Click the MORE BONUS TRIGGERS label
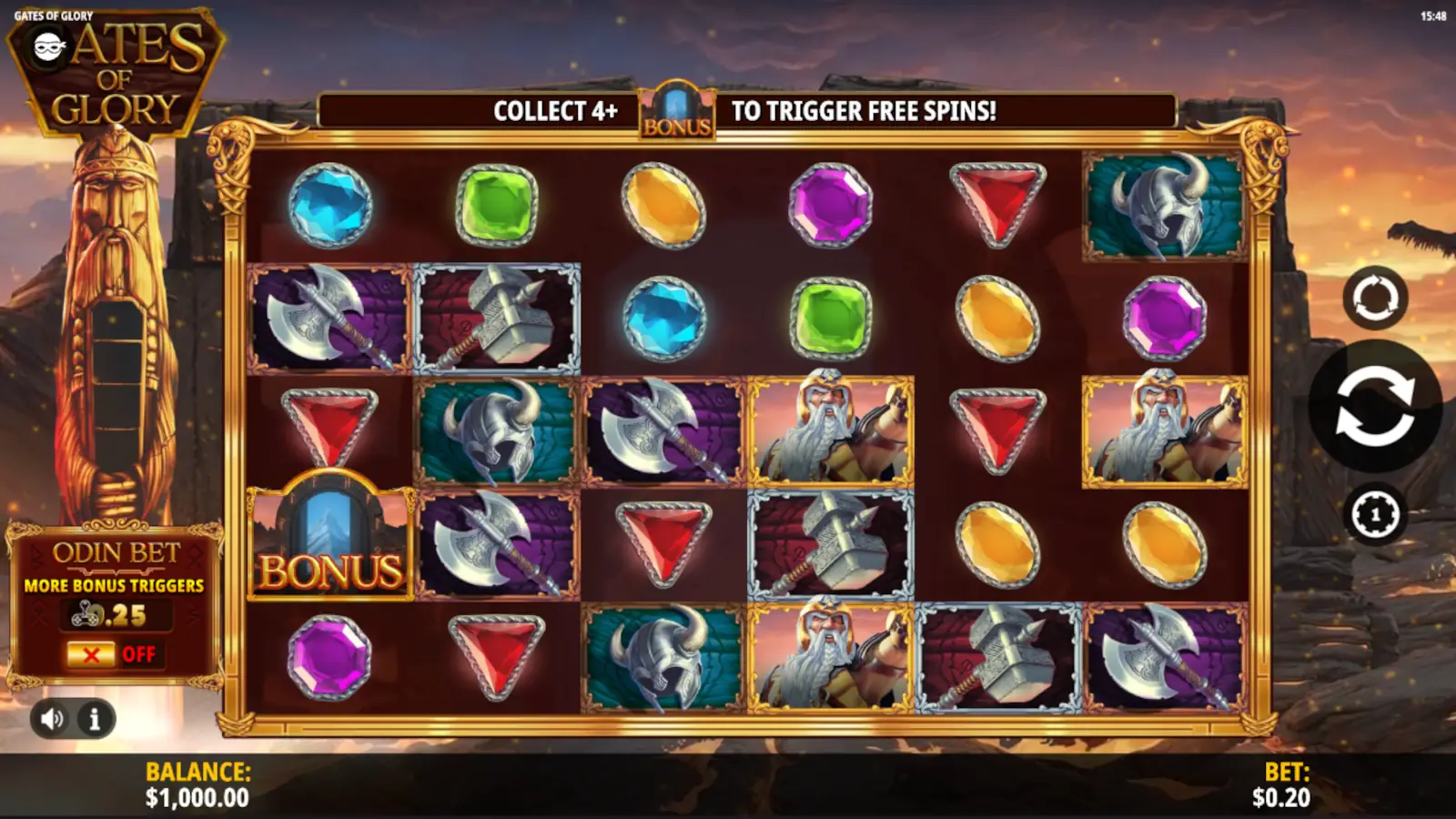This screenshot has width=1456, height=819. pyautogui.click(x=116, y=585)
